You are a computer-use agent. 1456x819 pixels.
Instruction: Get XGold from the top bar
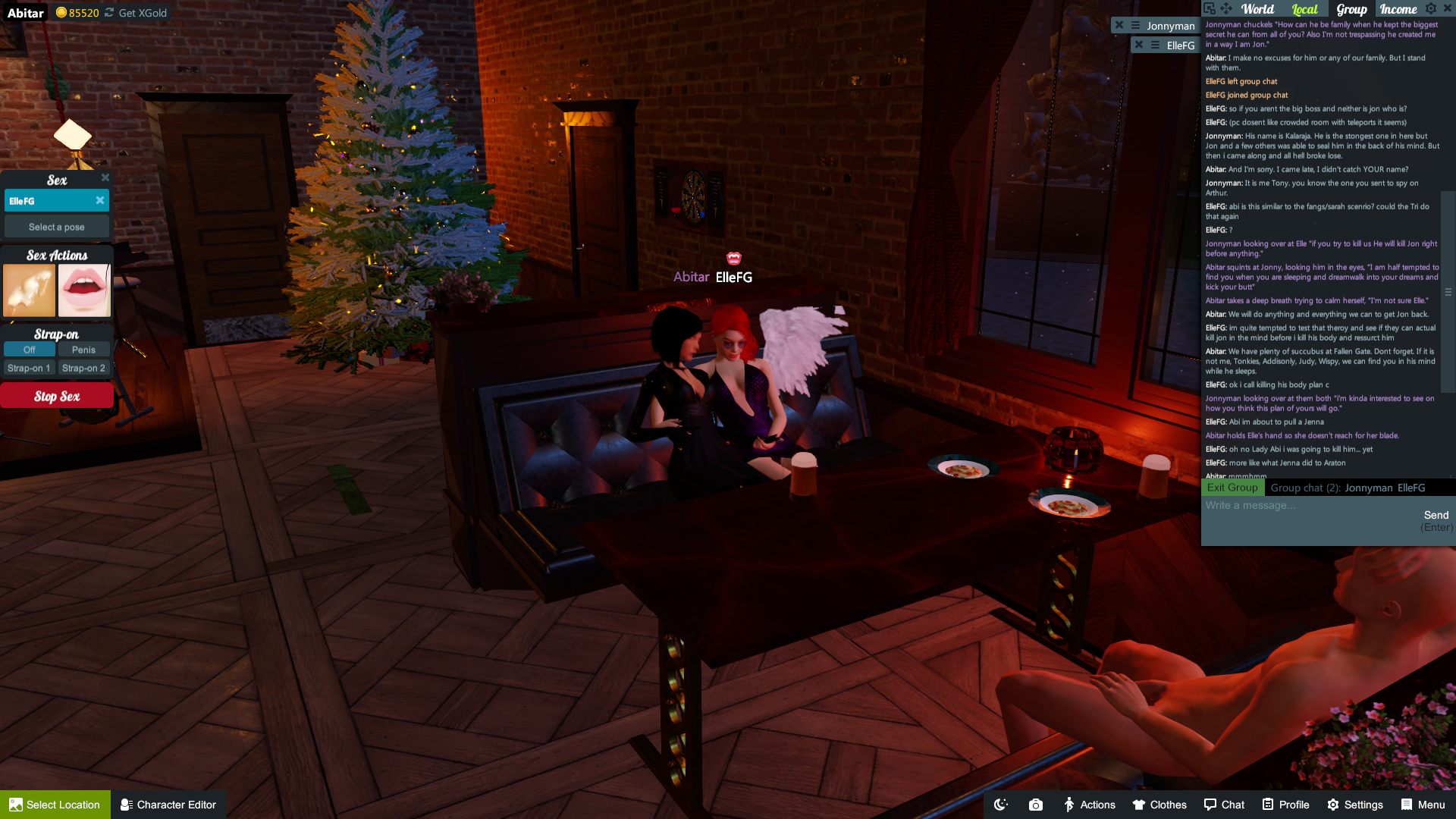pos(143,13)
